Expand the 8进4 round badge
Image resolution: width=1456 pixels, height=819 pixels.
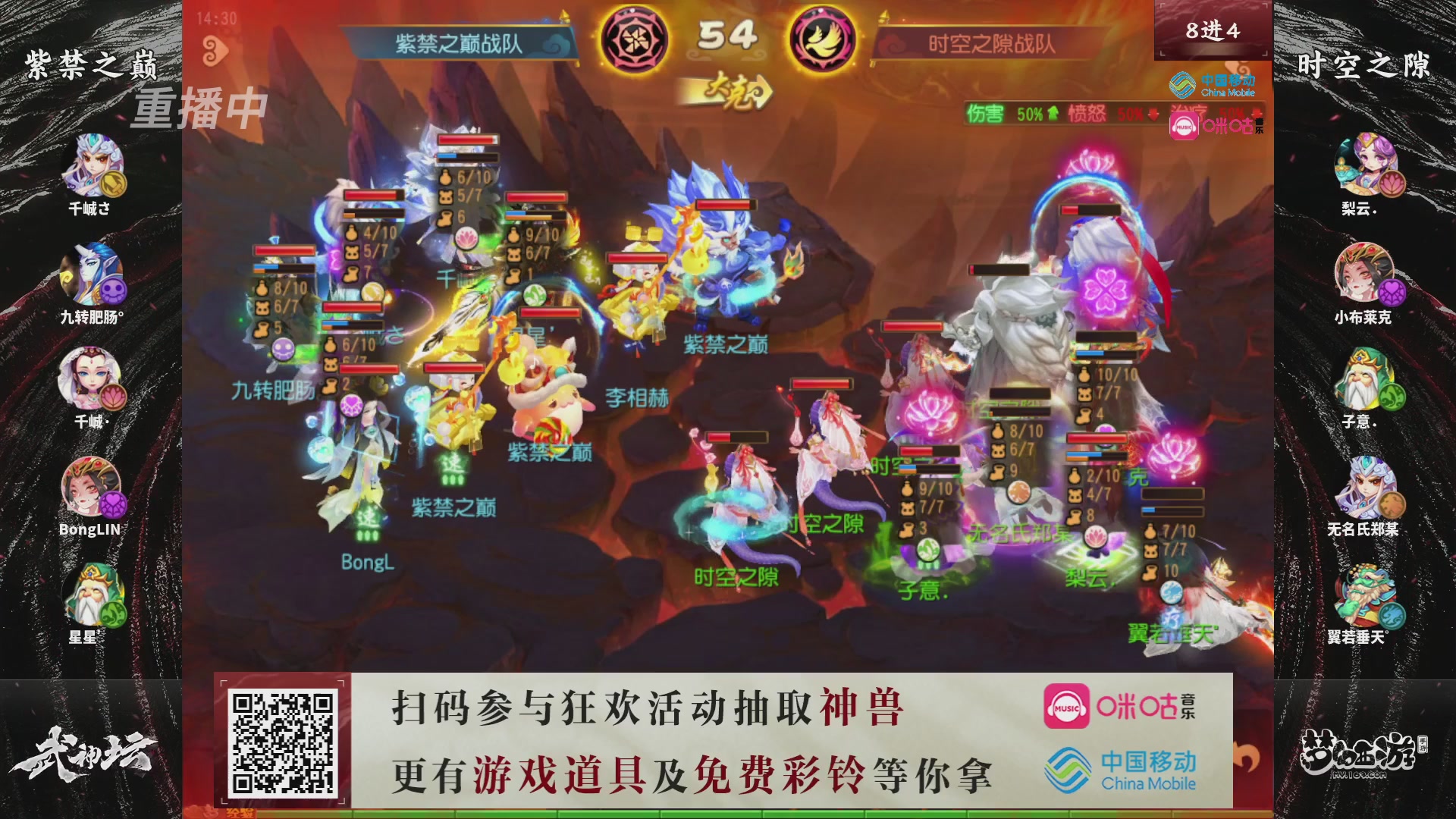[1213, 30]
